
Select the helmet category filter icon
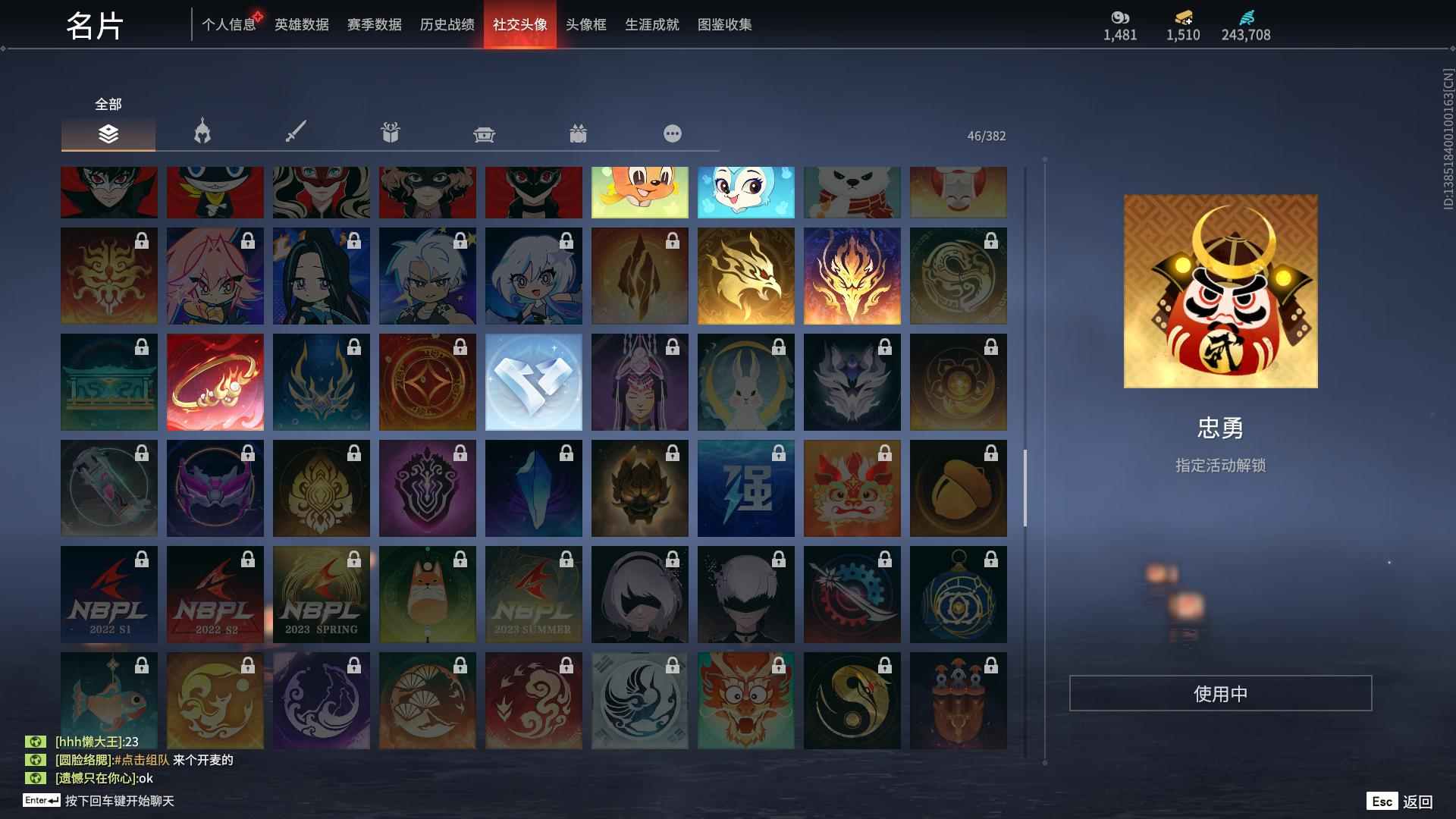(x=200, y=132)
